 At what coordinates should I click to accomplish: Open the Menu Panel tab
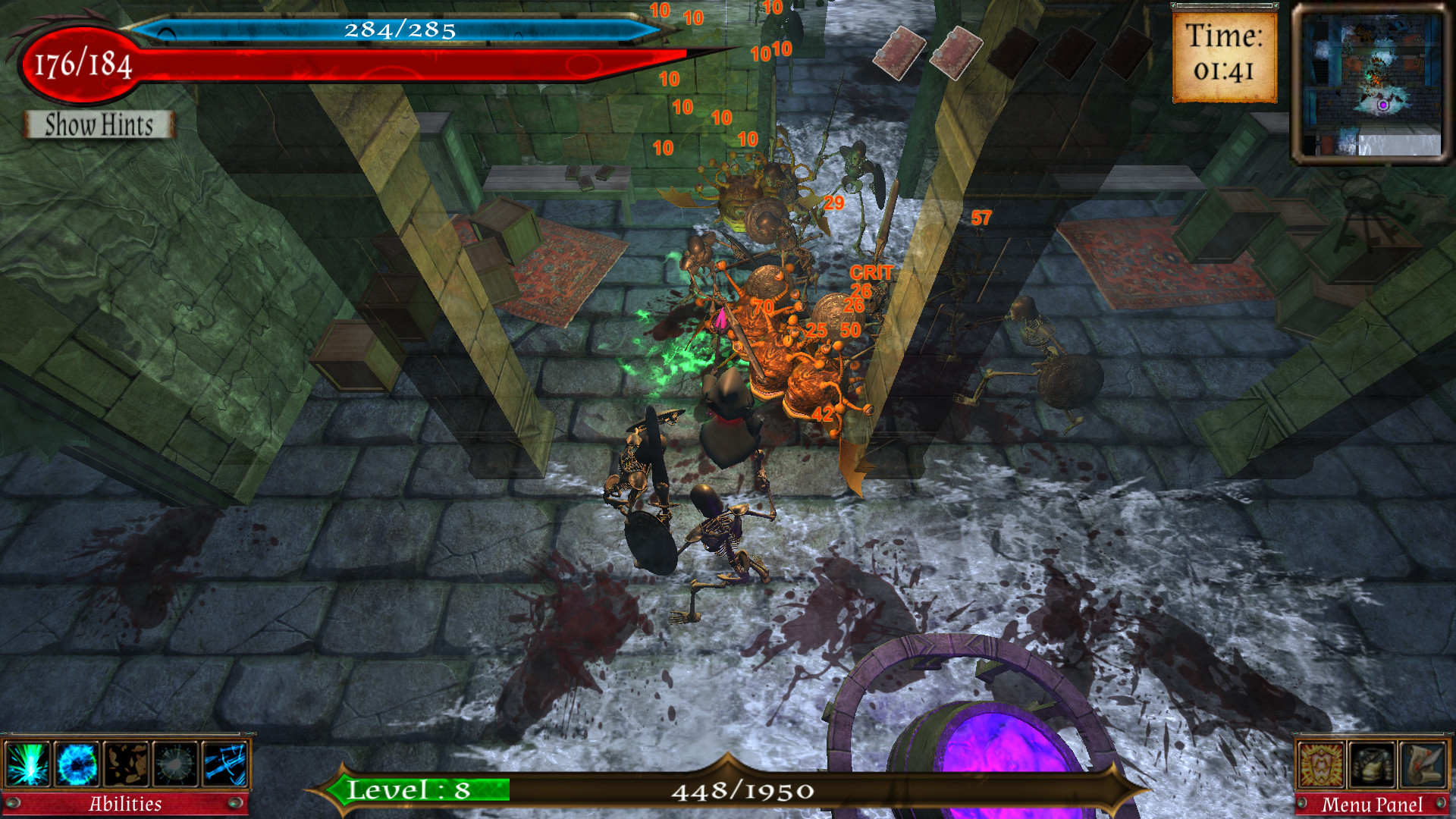(1373, 803)
